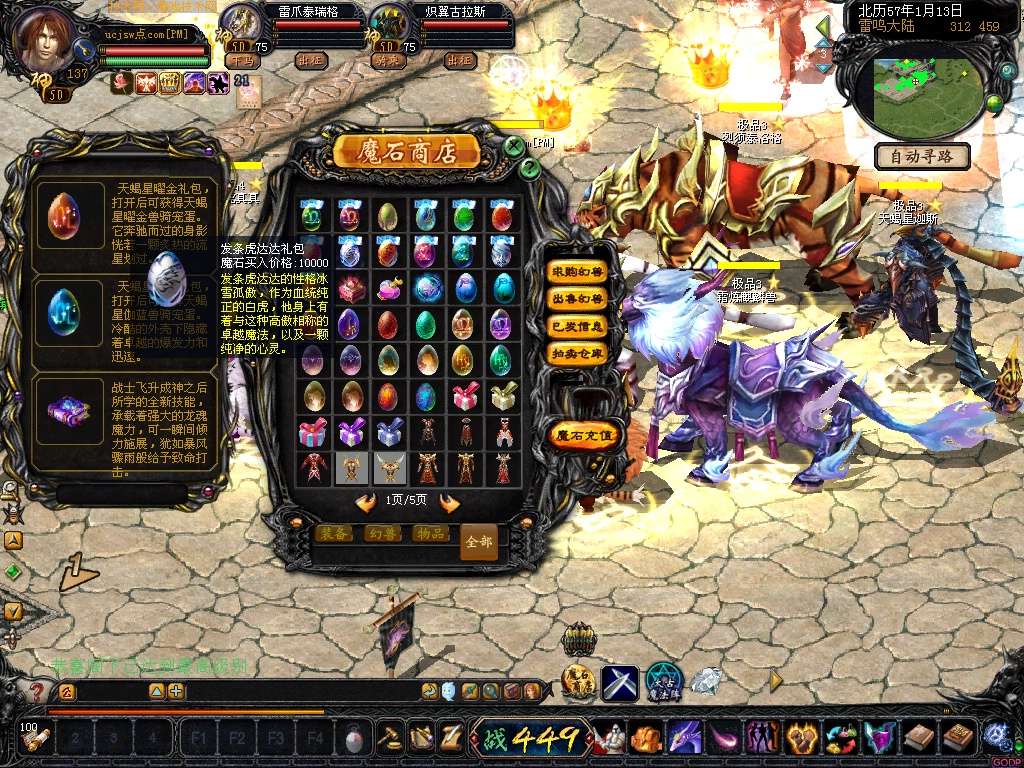
Task: Click the red question mark help icon
Action: click(x=37, y=691)
